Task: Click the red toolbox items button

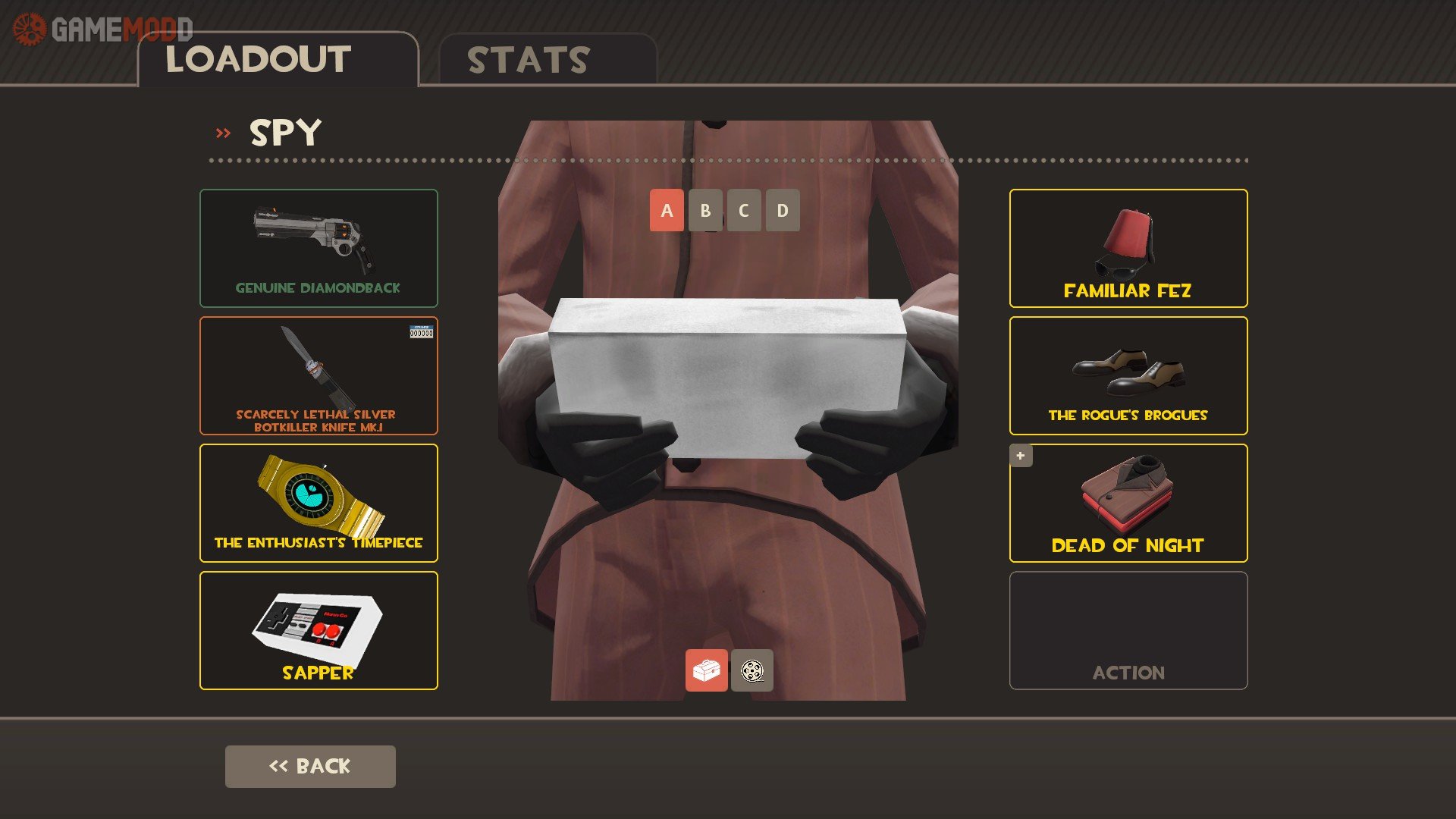Action: click(x=706, y=670)
